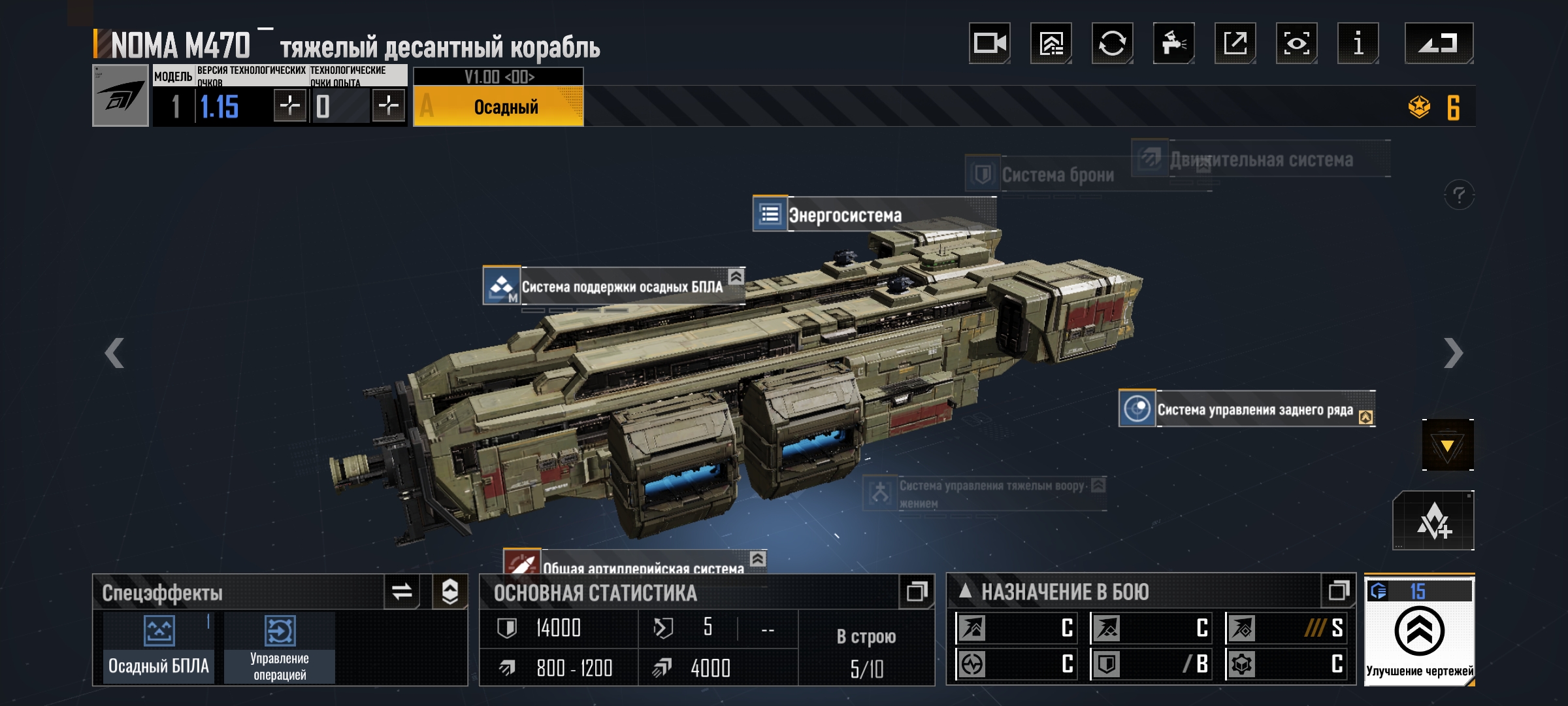
Task: Select the Осадный БПЛА special effect
Action: [x=159, y=647]
